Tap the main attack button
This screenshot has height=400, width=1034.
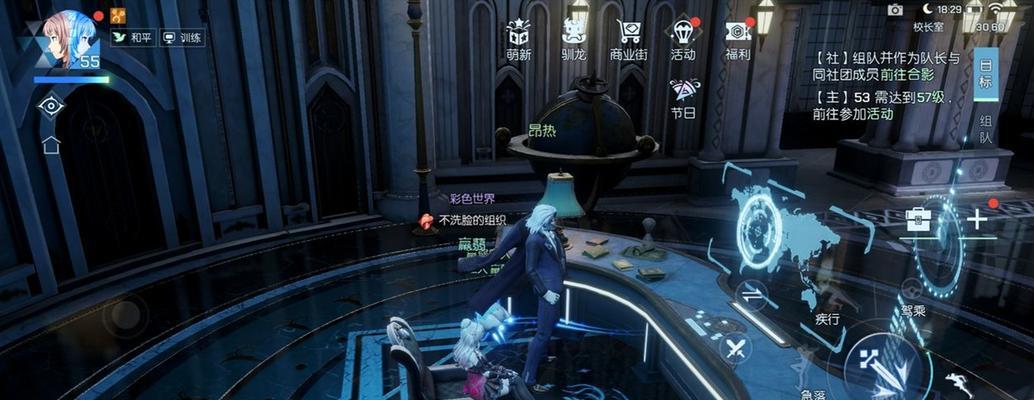tap(881, 362)
